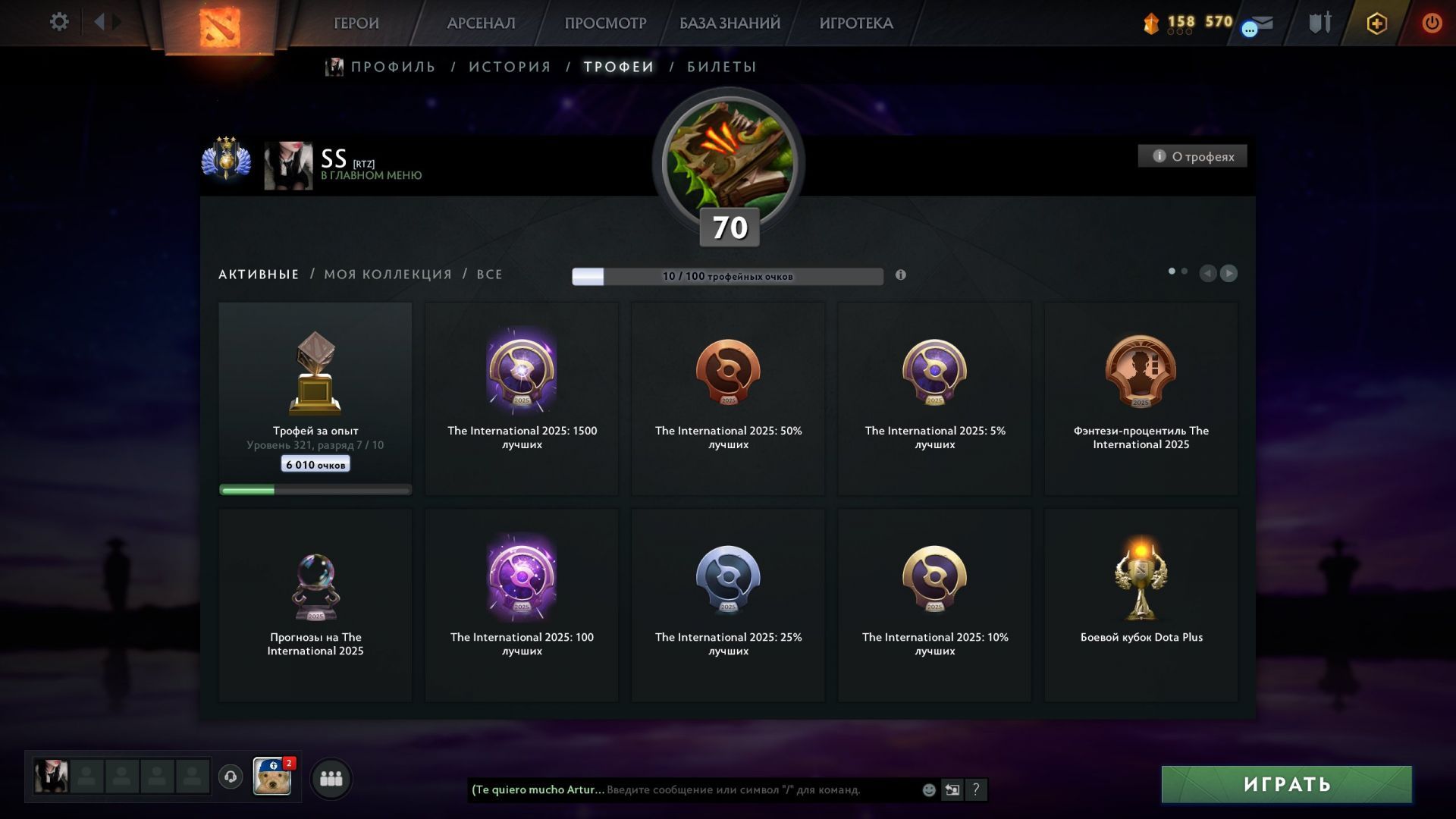
Task: Click the О трофеях info button
Action: click(x=1192, y=156)
